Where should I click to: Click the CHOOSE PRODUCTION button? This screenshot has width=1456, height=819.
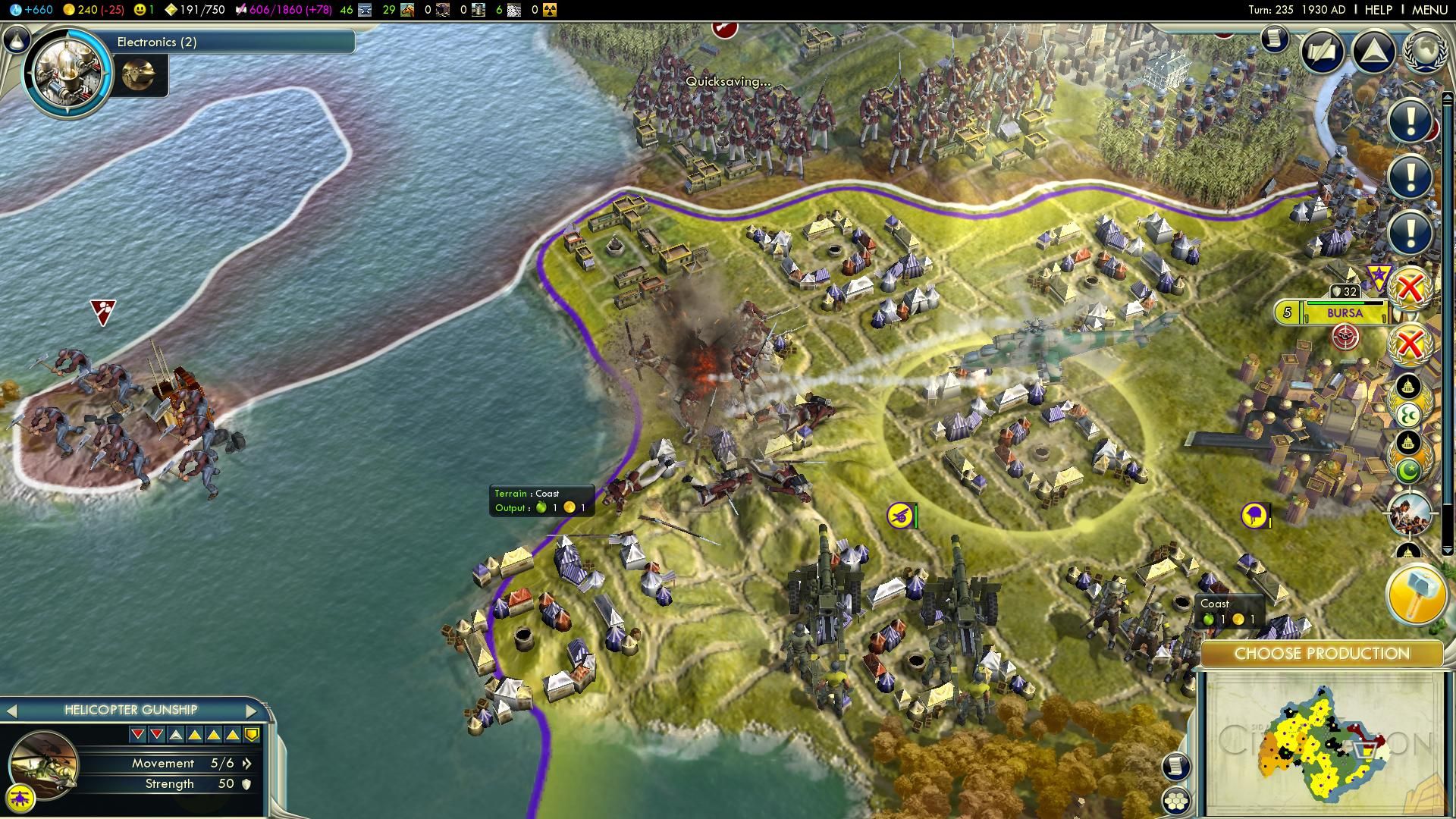point(1322,654)
